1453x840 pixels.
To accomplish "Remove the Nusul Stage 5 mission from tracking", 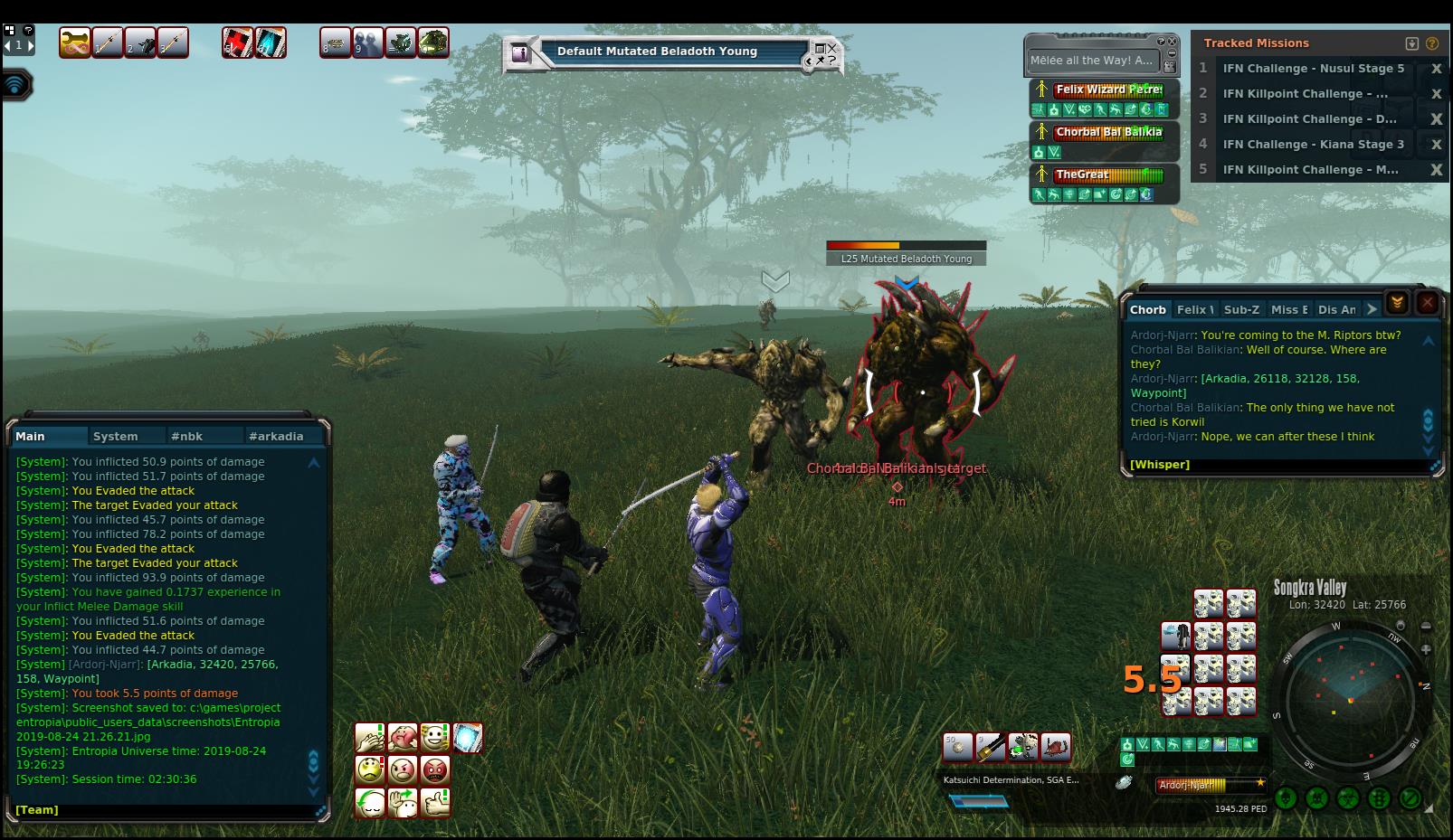I will [1436, 69].
